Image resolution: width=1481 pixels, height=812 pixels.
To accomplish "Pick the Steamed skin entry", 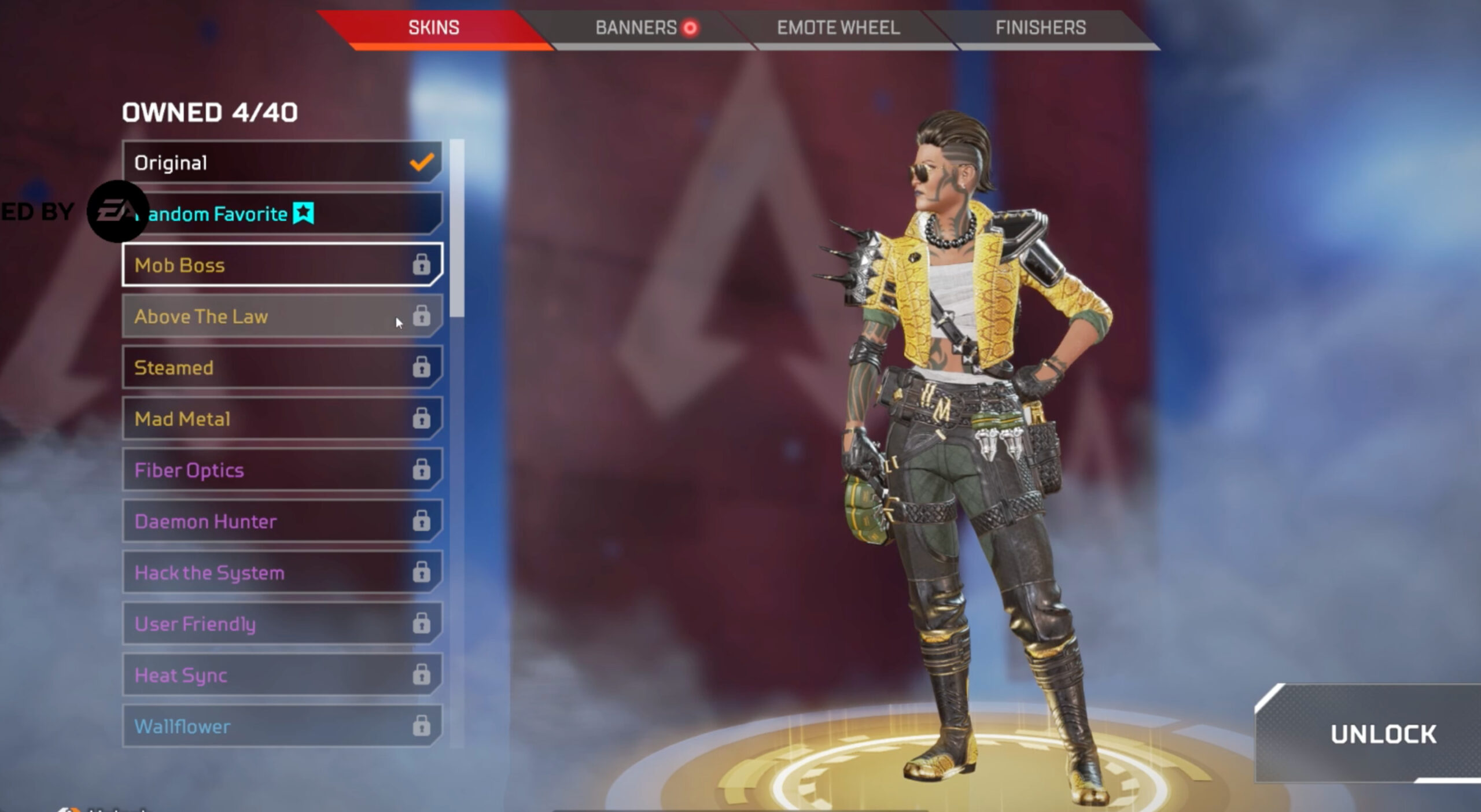I will click(x=282, y=367).
